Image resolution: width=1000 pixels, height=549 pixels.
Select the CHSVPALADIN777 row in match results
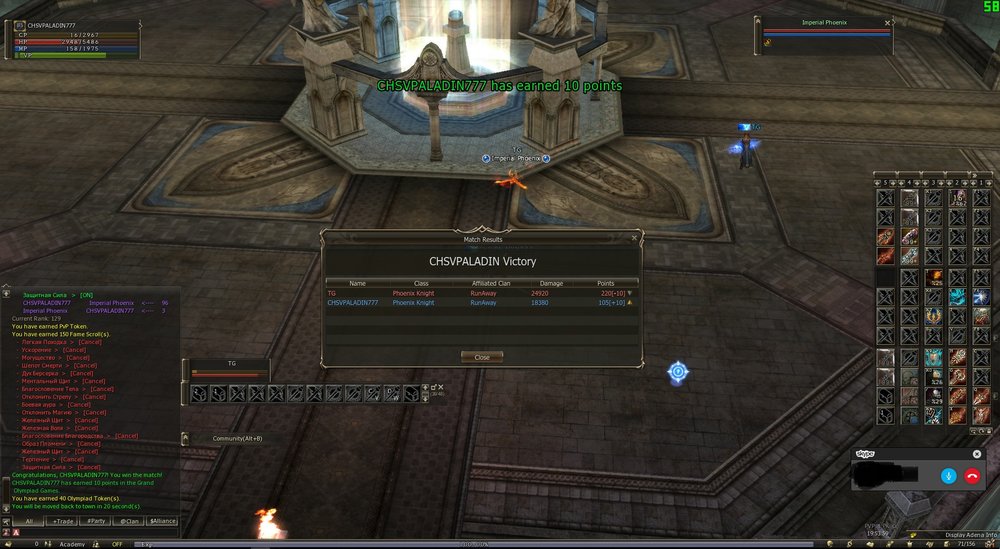coord(480,302)
